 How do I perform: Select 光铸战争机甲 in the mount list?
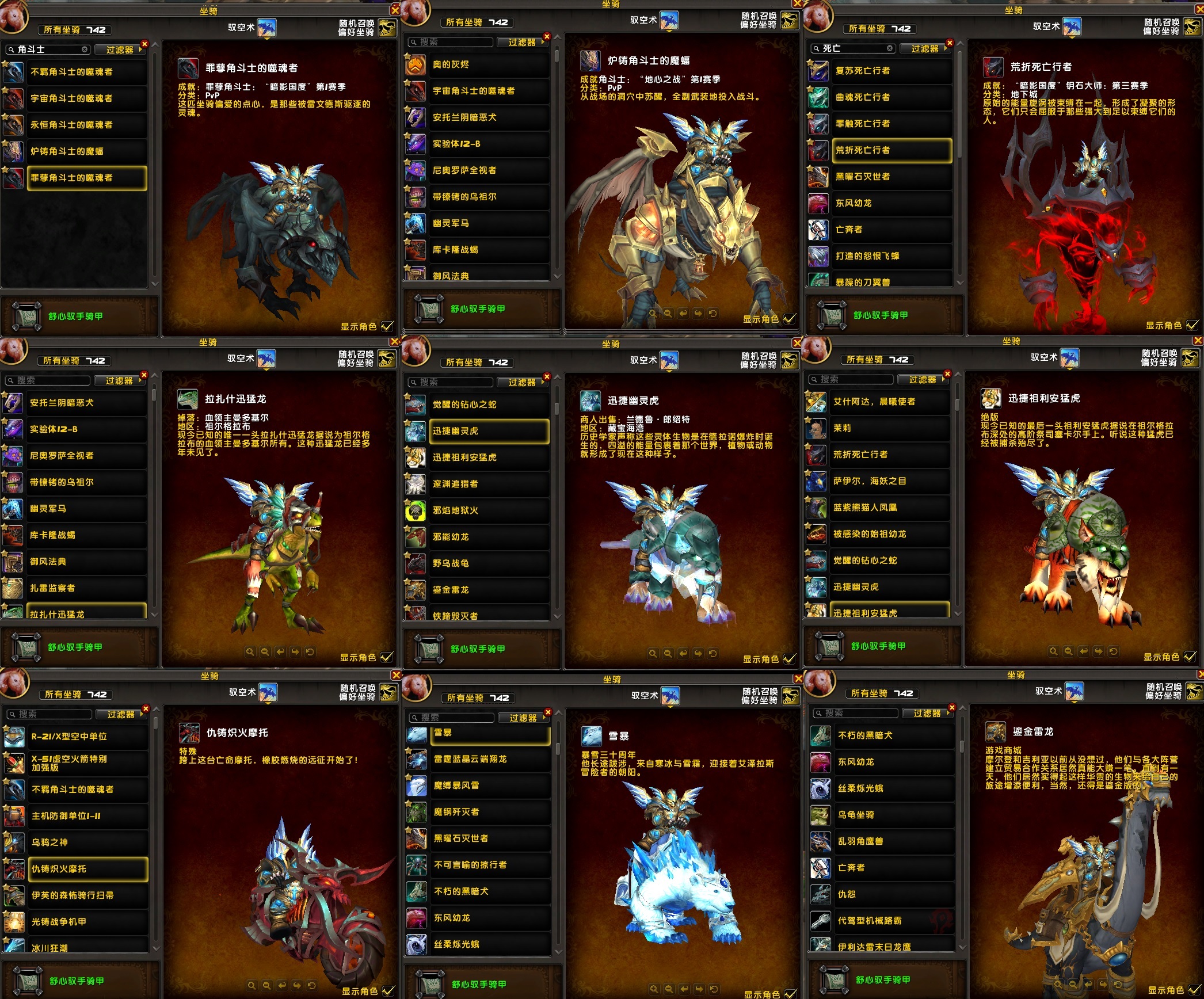(x=87, y=922)
